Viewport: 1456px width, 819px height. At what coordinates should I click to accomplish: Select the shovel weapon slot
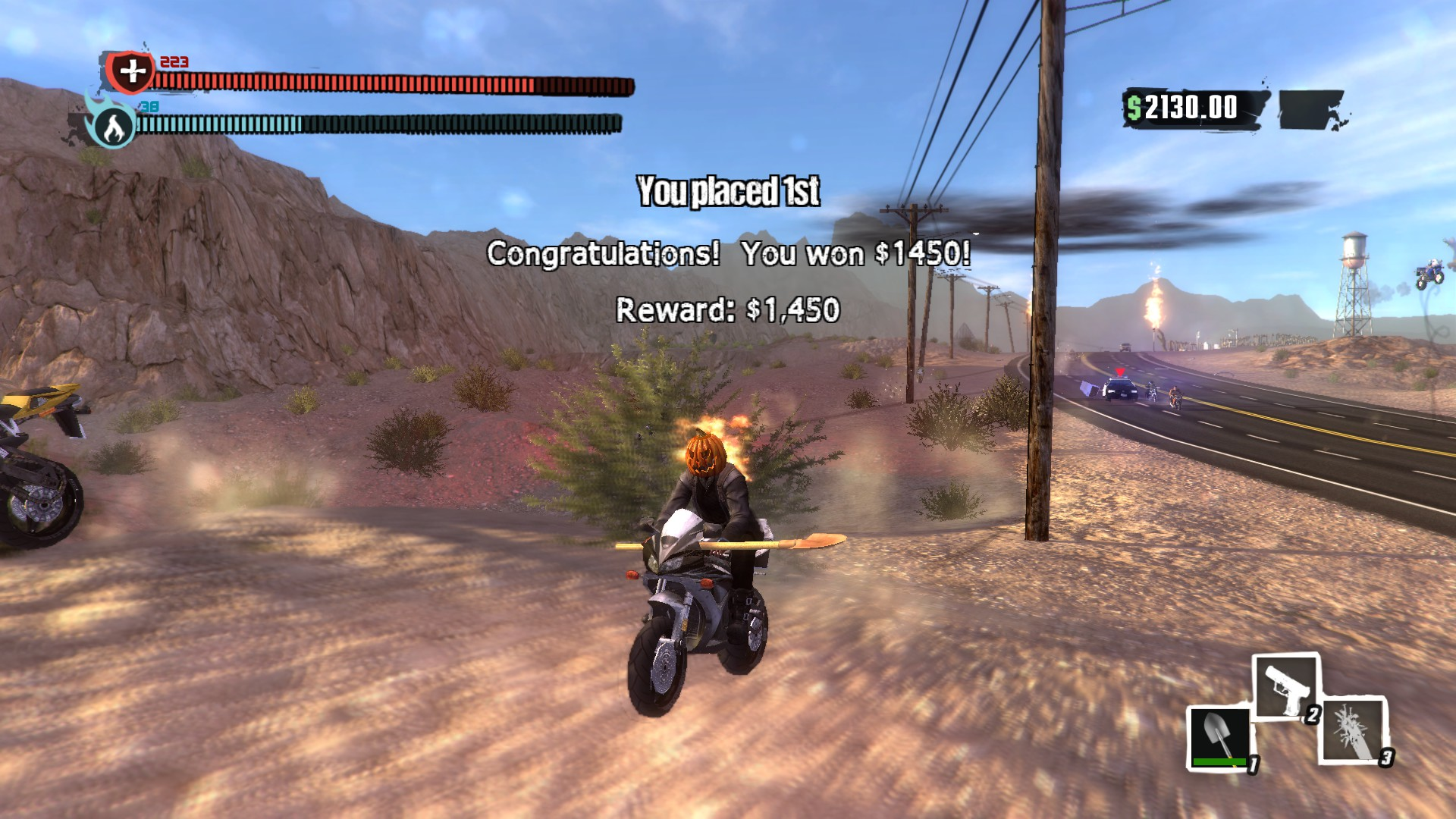point(1219,738)
